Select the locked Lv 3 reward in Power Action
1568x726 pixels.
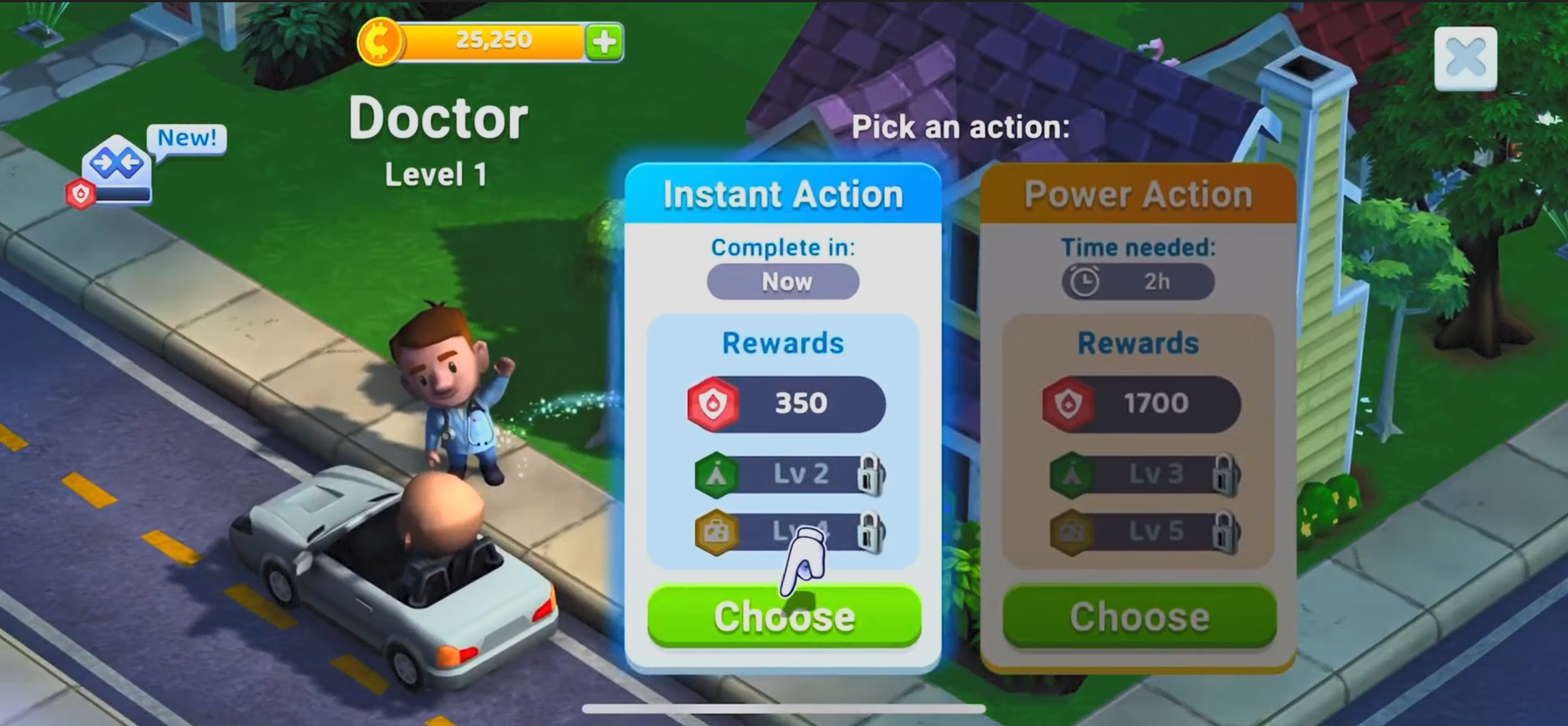(1145, 474)
